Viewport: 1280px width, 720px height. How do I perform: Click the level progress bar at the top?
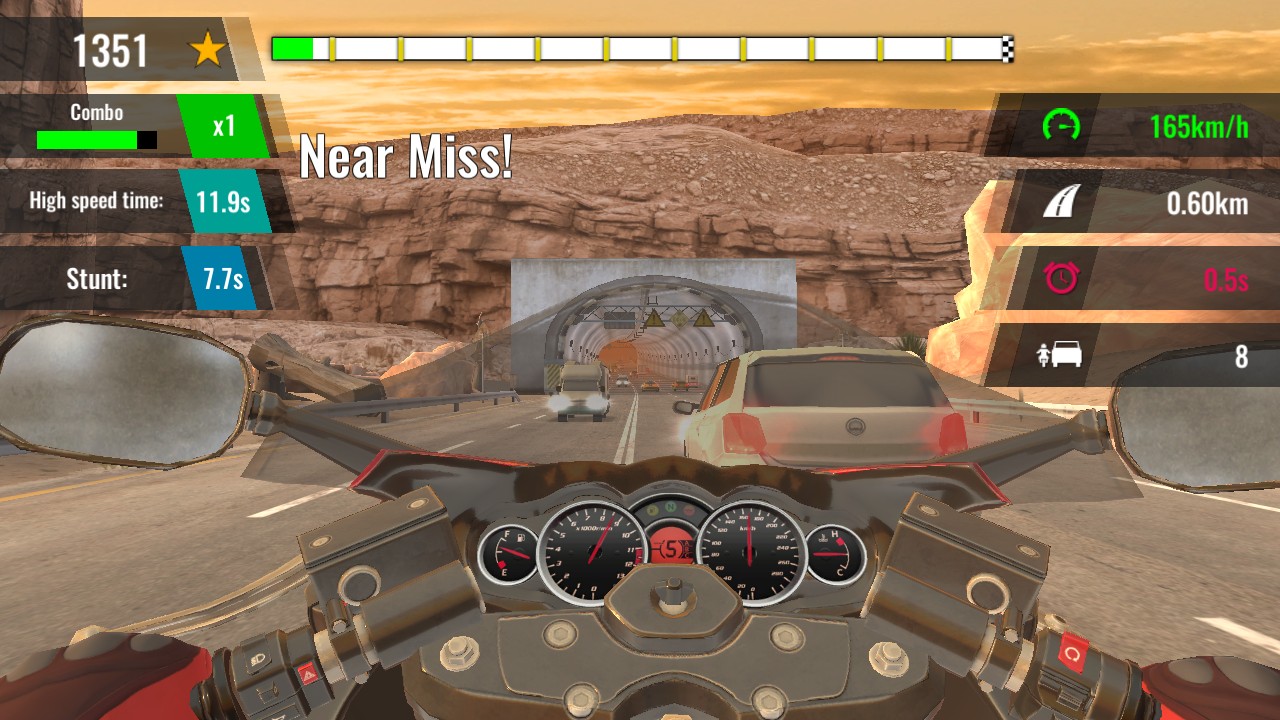click(x=640, y=45)
